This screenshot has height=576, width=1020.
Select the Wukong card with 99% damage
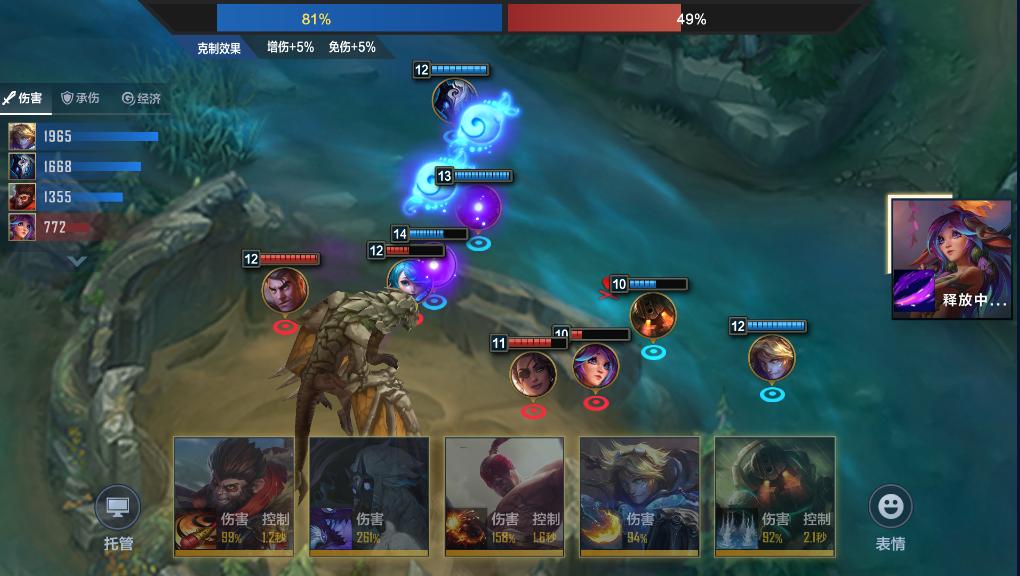pos(234,495)
